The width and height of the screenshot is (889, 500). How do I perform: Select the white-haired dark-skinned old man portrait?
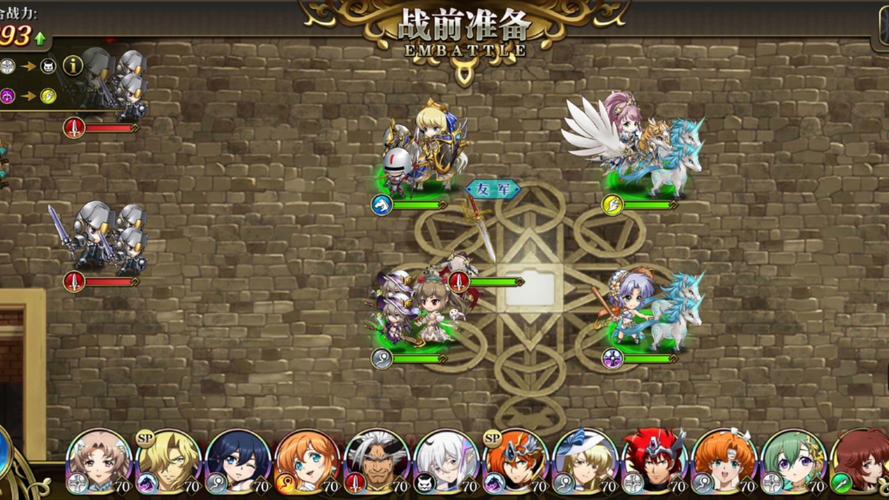(x=377, y=463)
